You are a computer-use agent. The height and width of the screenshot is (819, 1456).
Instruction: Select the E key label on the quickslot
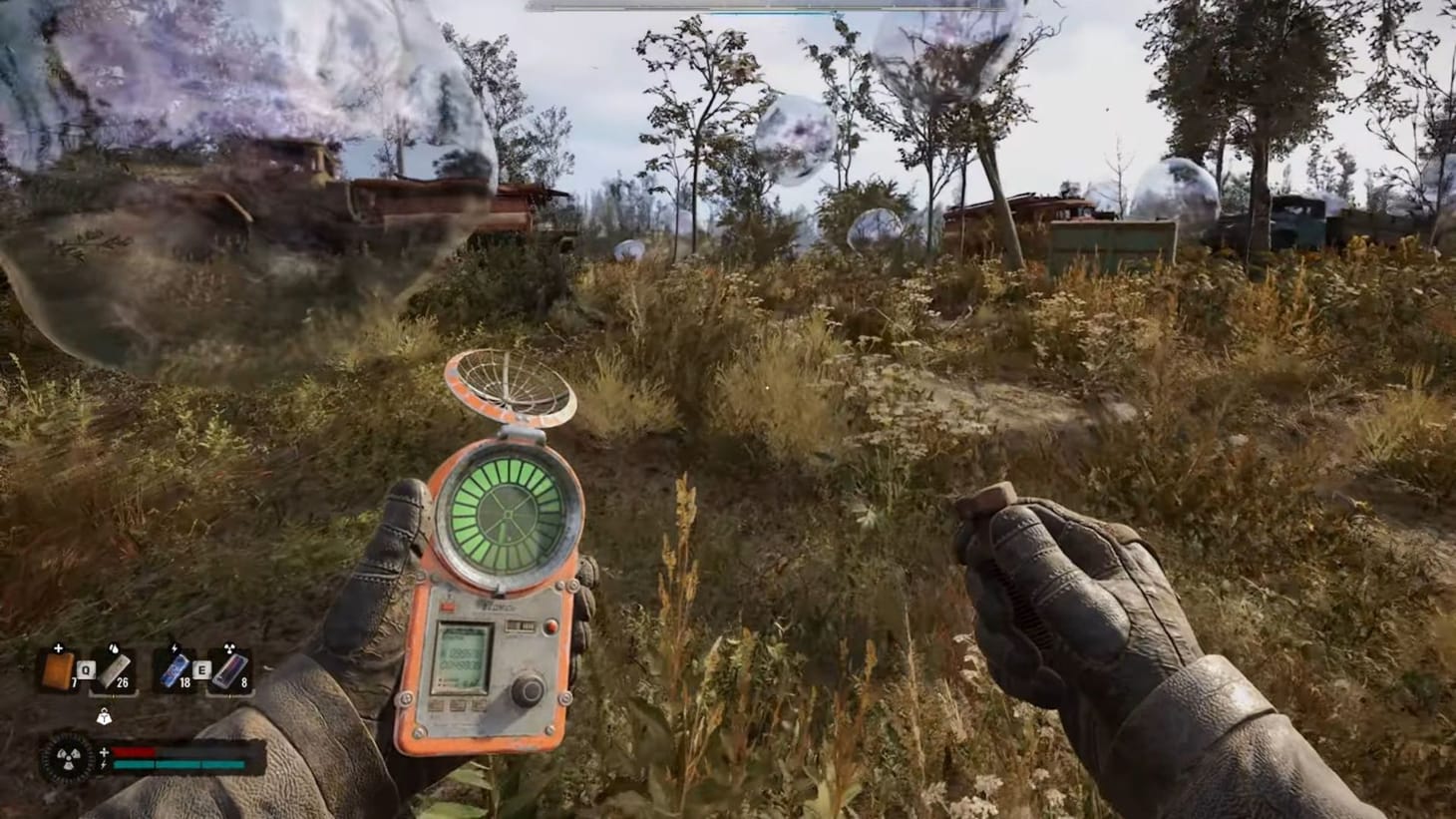[200, 668]
